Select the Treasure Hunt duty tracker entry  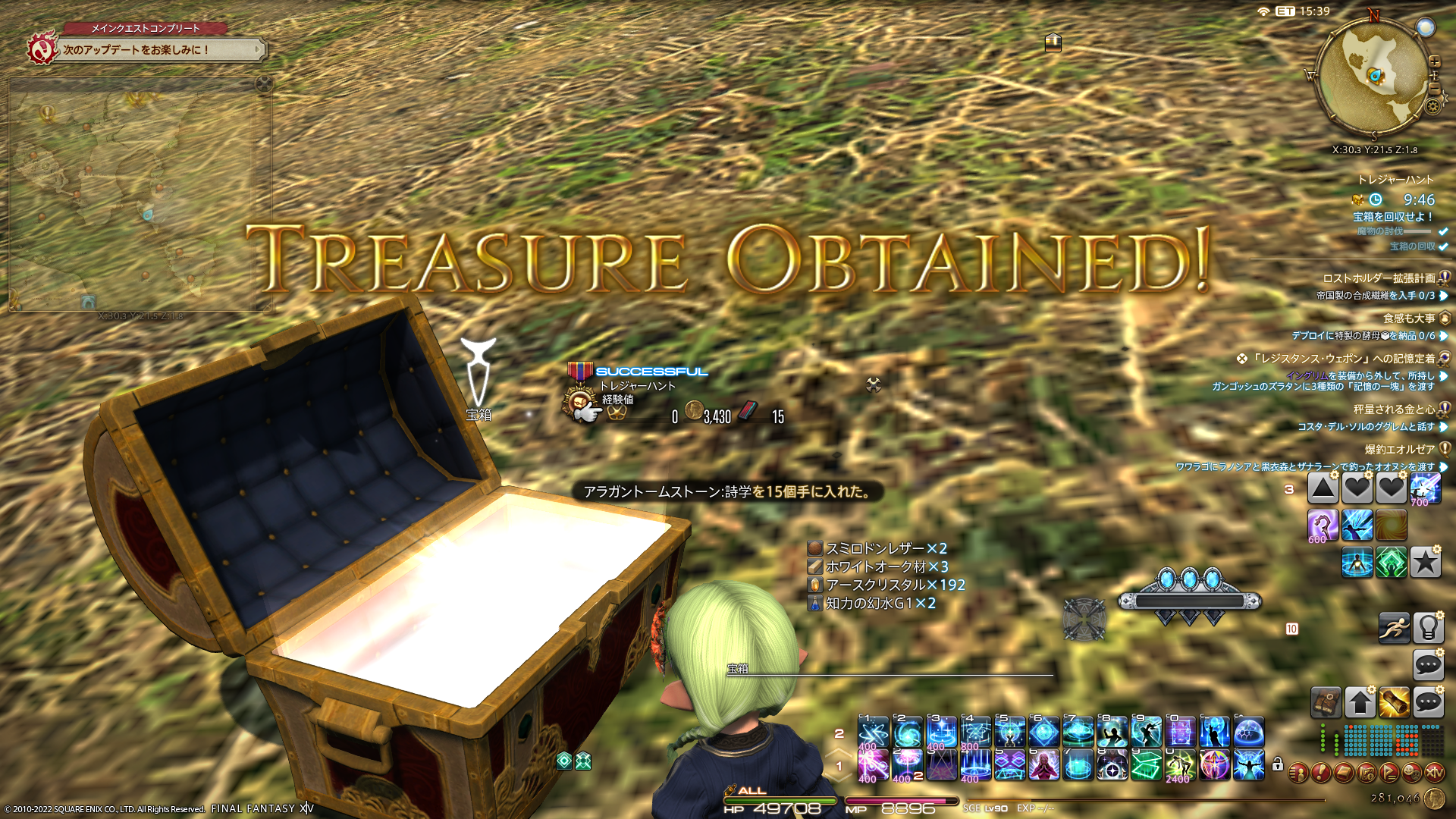coord(1395,180)
